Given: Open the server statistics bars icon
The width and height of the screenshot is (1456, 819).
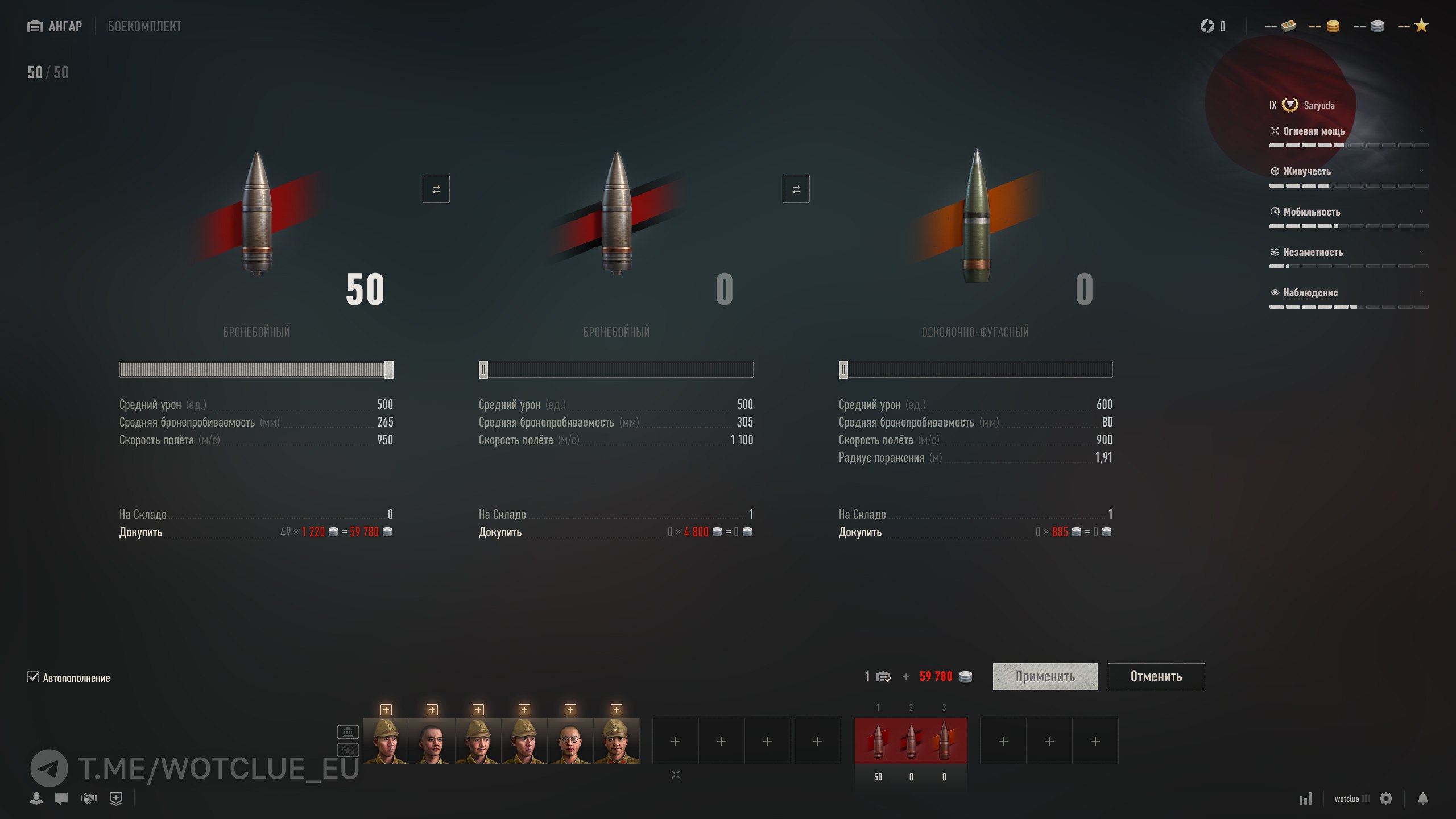Looking at the screenshot, I should coord(1305,799).
